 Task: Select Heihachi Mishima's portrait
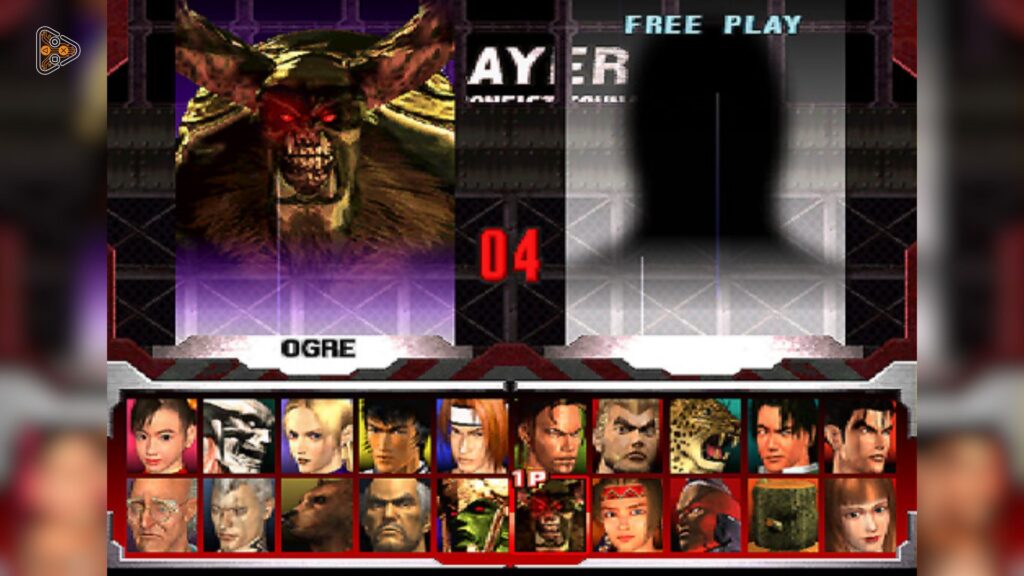(394, 514)
